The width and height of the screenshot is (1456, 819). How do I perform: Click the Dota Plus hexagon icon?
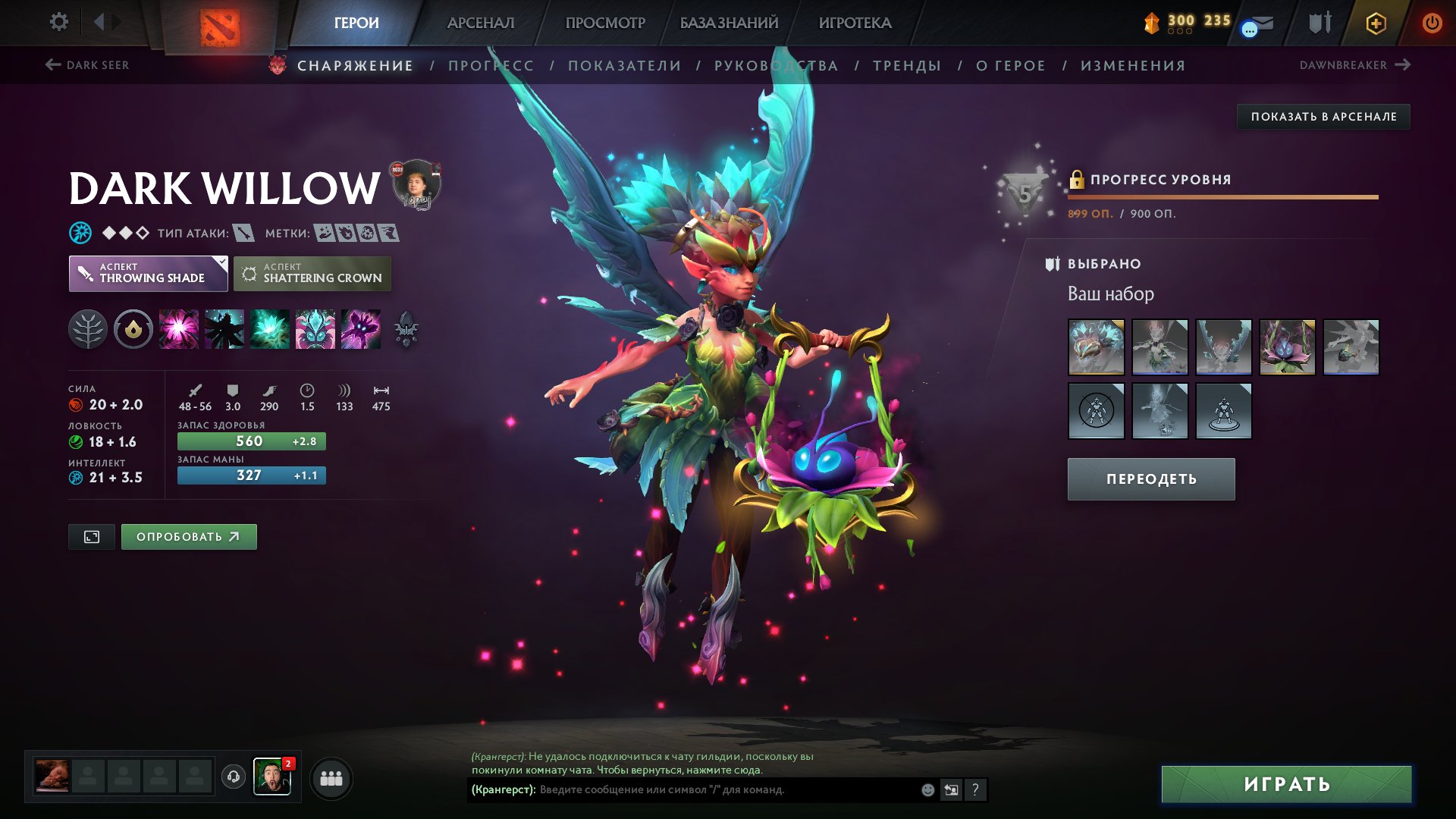(x=1375, y=23)
